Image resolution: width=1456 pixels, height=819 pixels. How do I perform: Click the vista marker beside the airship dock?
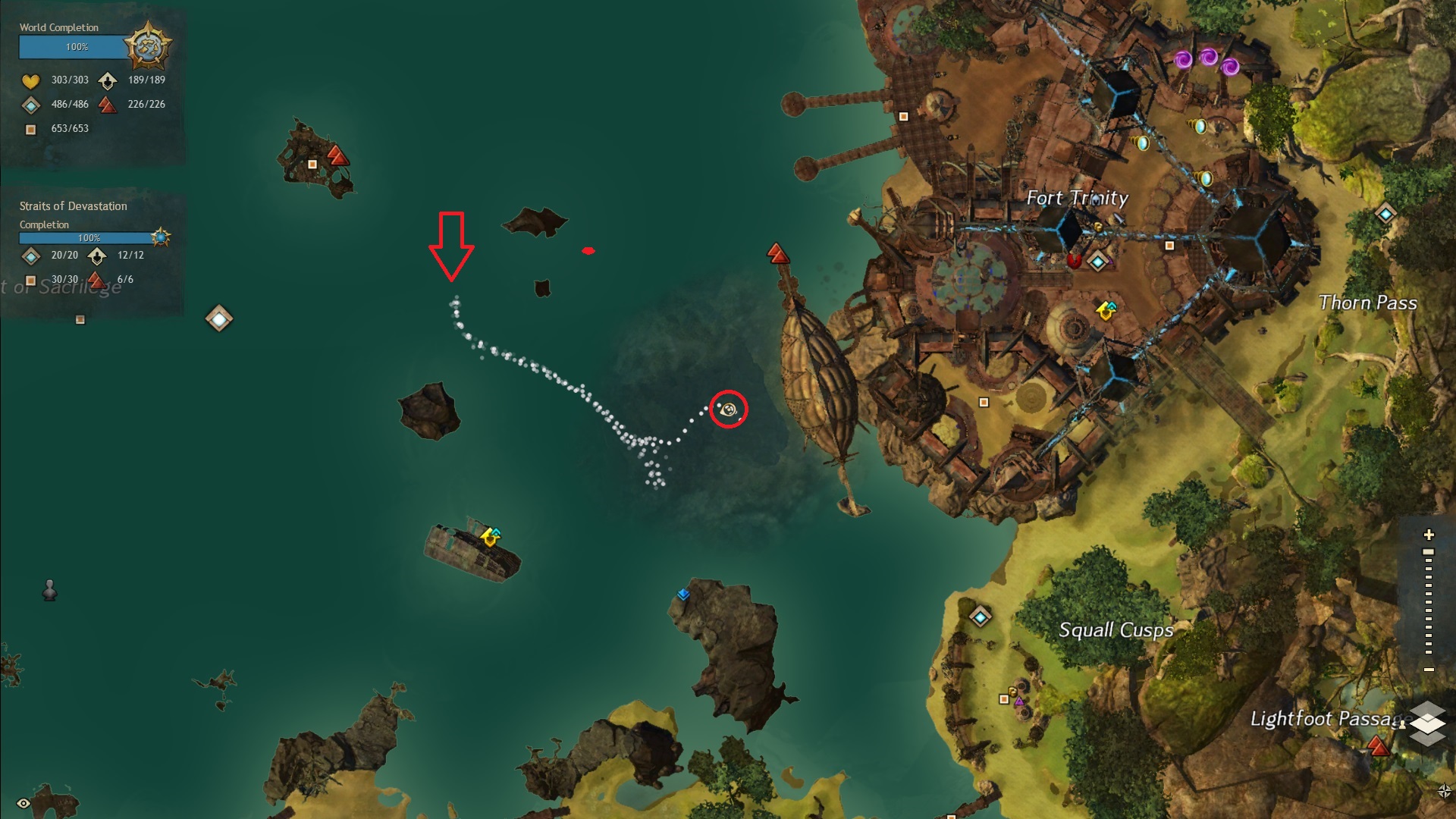(777, 253)
